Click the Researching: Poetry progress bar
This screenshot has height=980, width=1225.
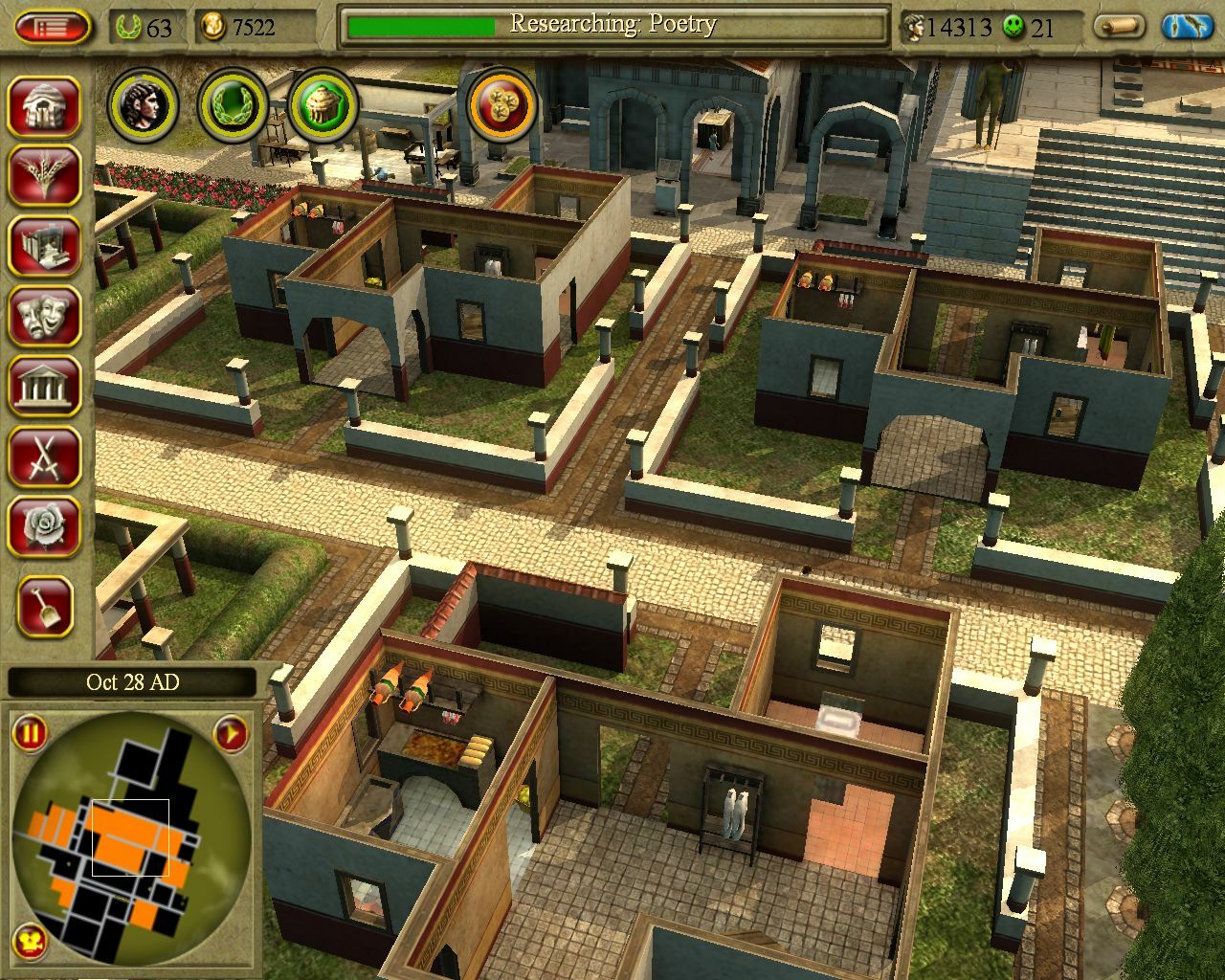point(612,26)
